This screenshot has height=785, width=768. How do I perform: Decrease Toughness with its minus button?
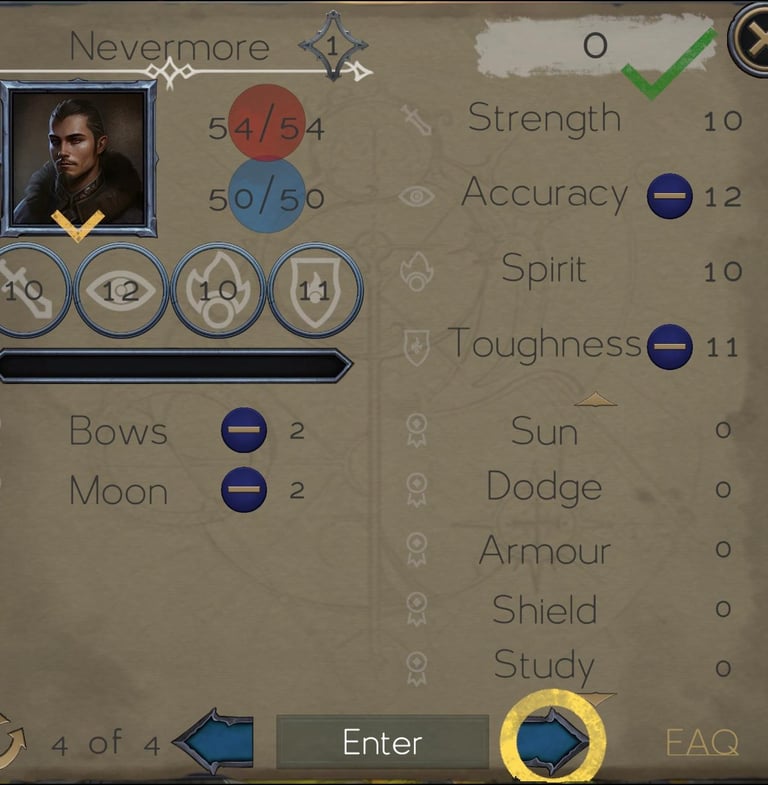669,347
